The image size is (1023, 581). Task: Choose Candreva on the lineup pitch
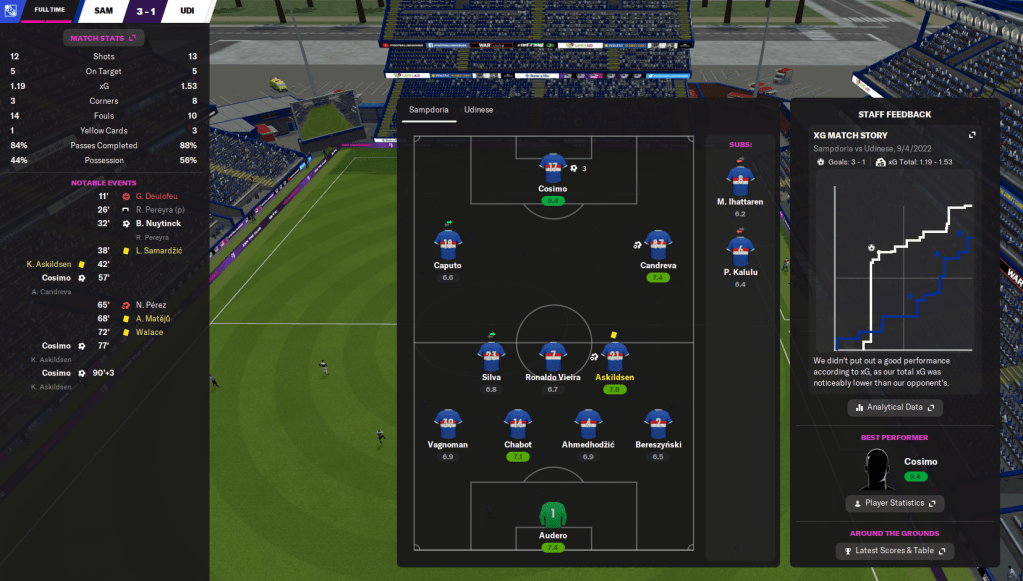657,243
